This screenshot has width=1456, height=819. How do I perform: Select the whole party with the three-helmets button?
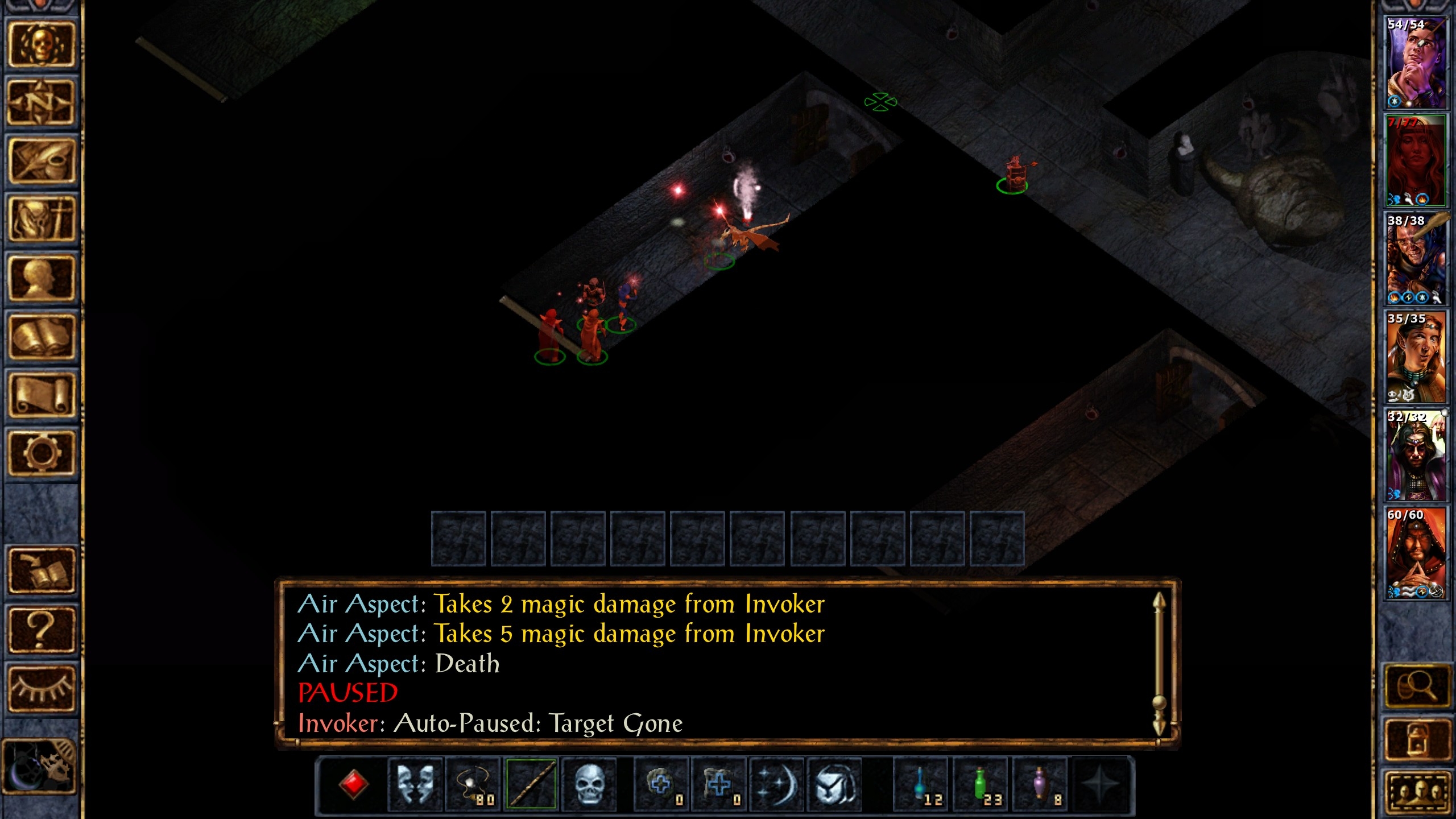click(x=1417, y=792)
